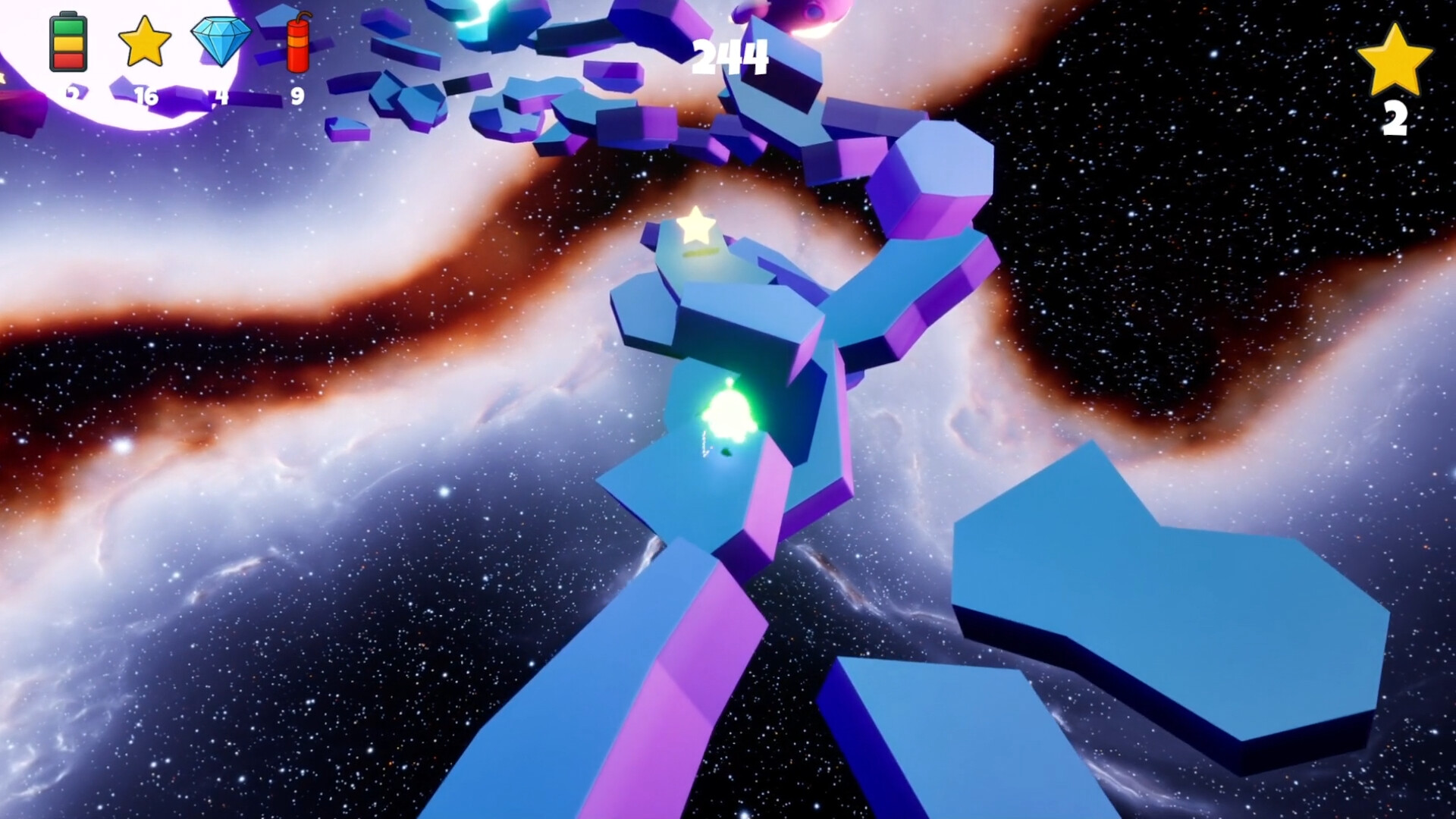Click the number 2 under the top-right star
Viewport: 1456px width, 819px height.
(1395, 118)
